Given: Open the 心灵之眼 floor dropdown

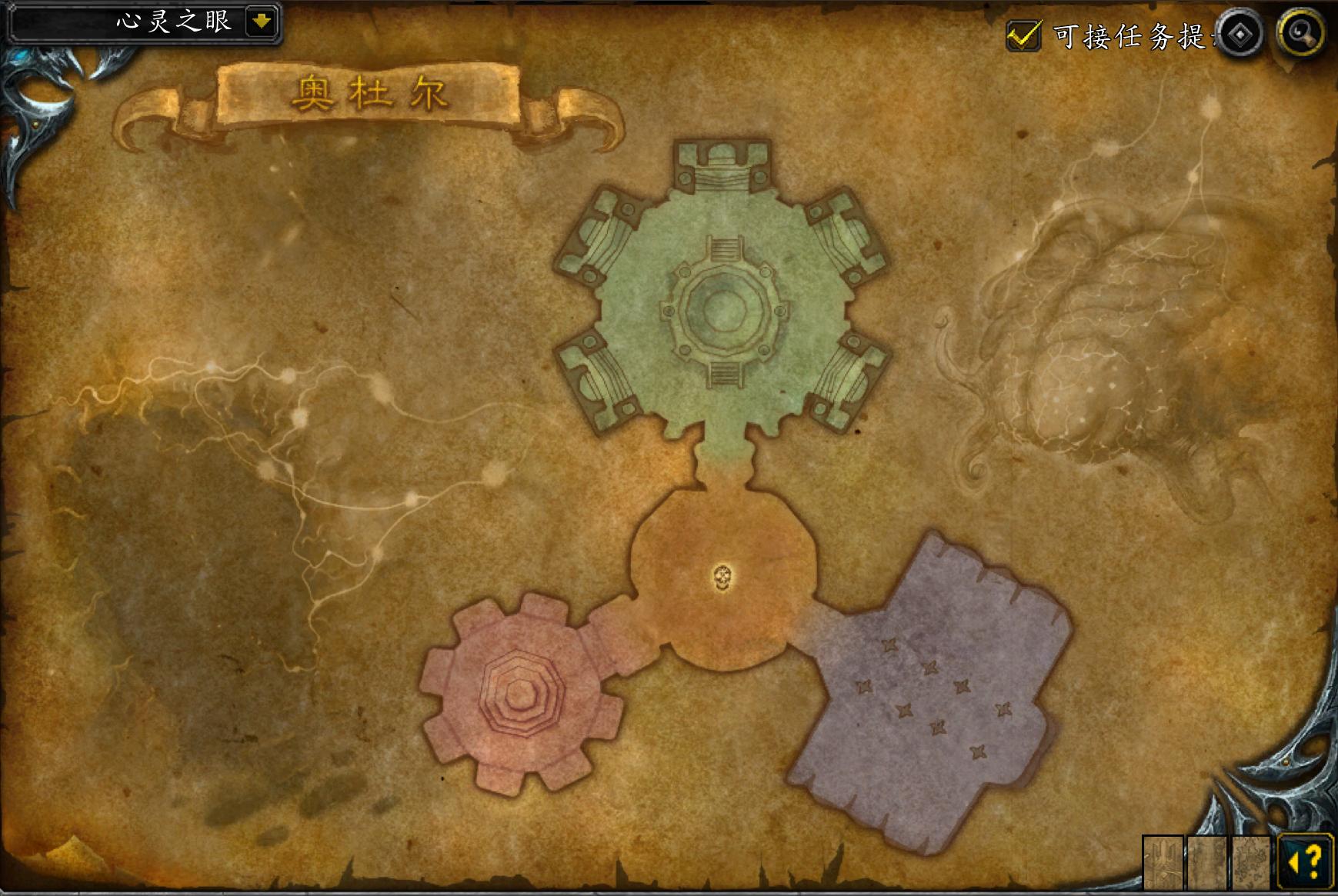Looking at the screenshot, I should (x=262, y=22).
